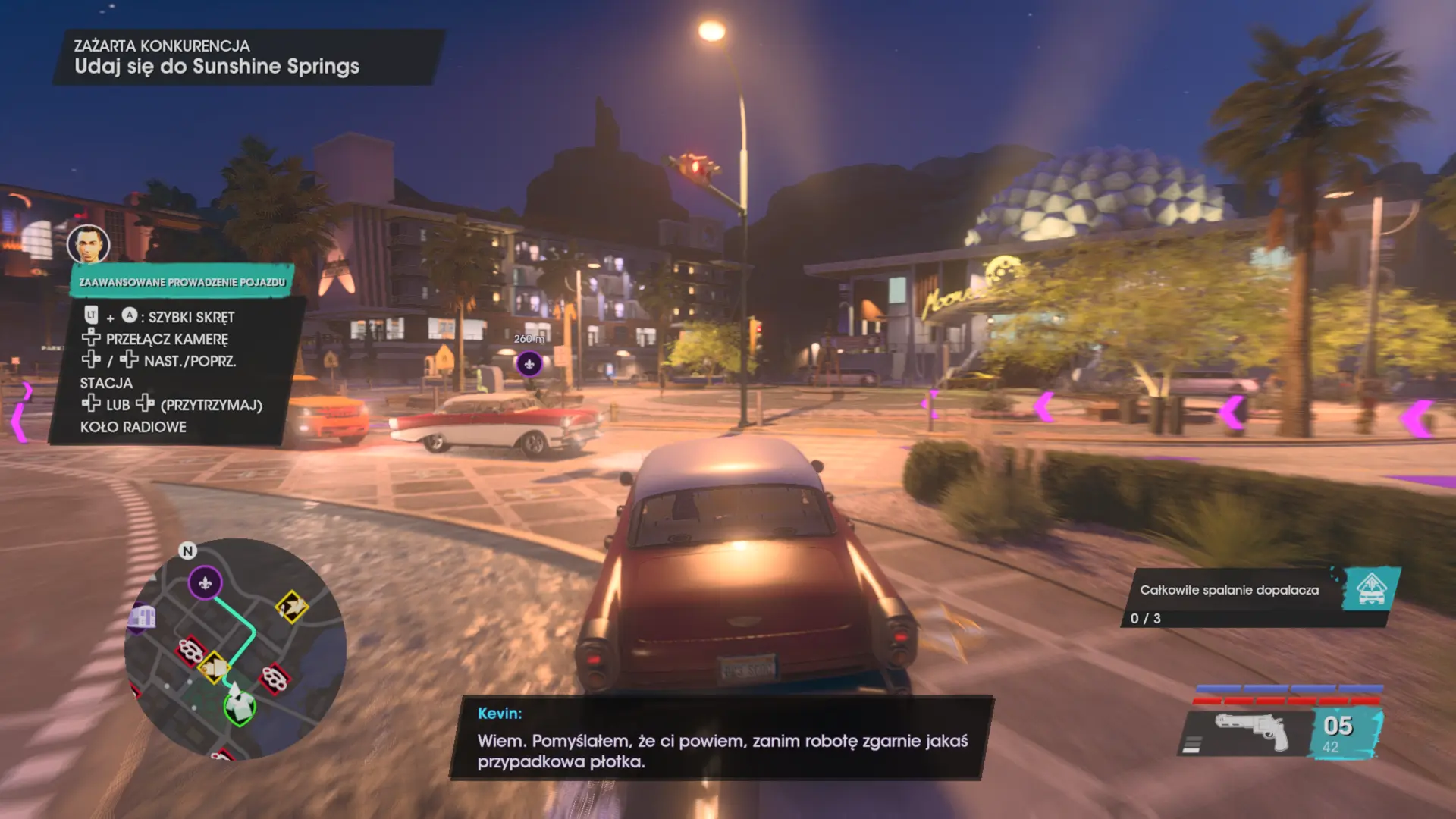The height and width of the screenshot is (819, 1456).
Task: Click the Udaj się do Sunshine Springs objective
Action: [217, 66]
